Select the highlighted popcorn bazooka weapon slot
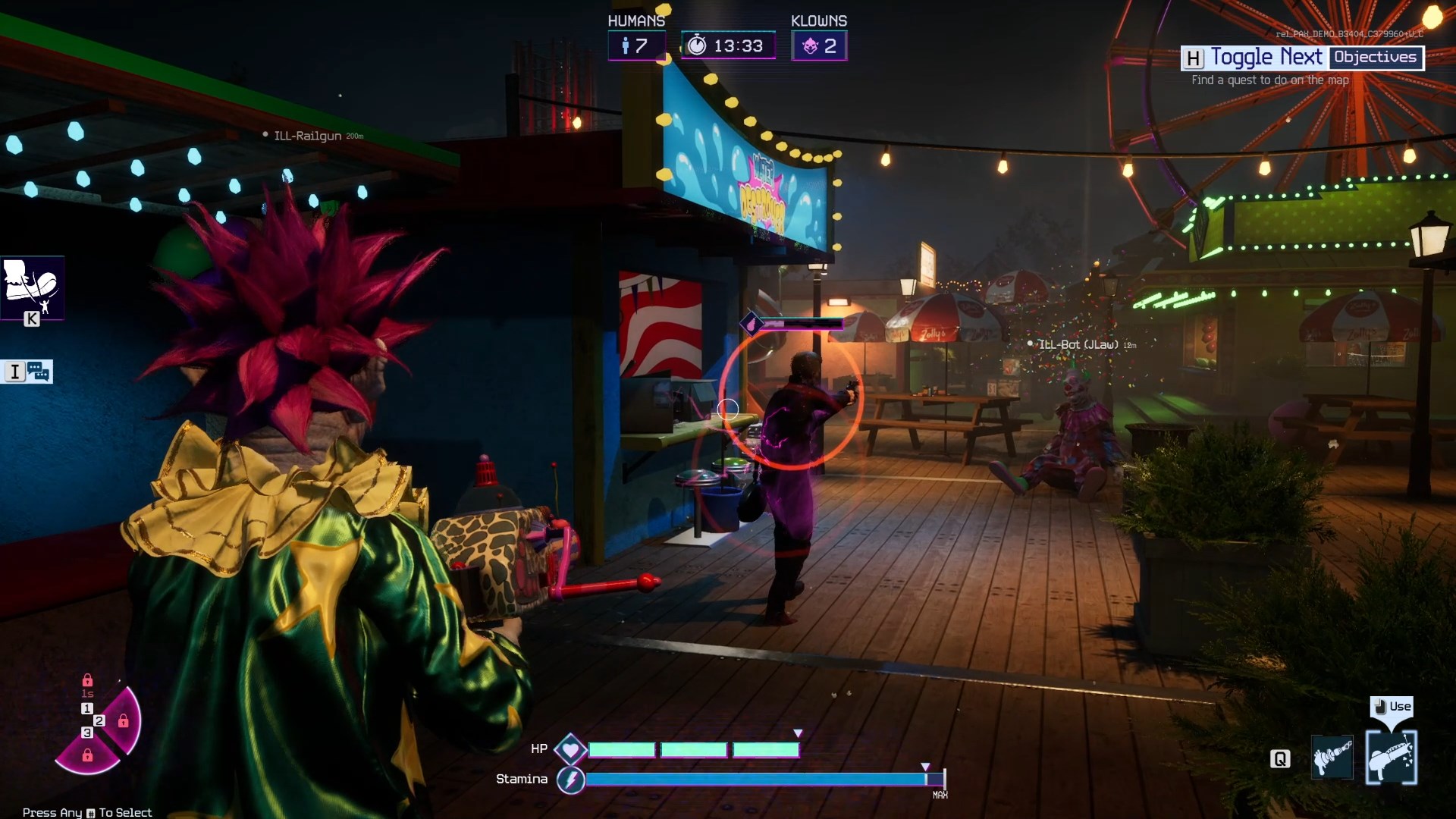This screenshot has width=1456, height=819. coord(1391,757)
